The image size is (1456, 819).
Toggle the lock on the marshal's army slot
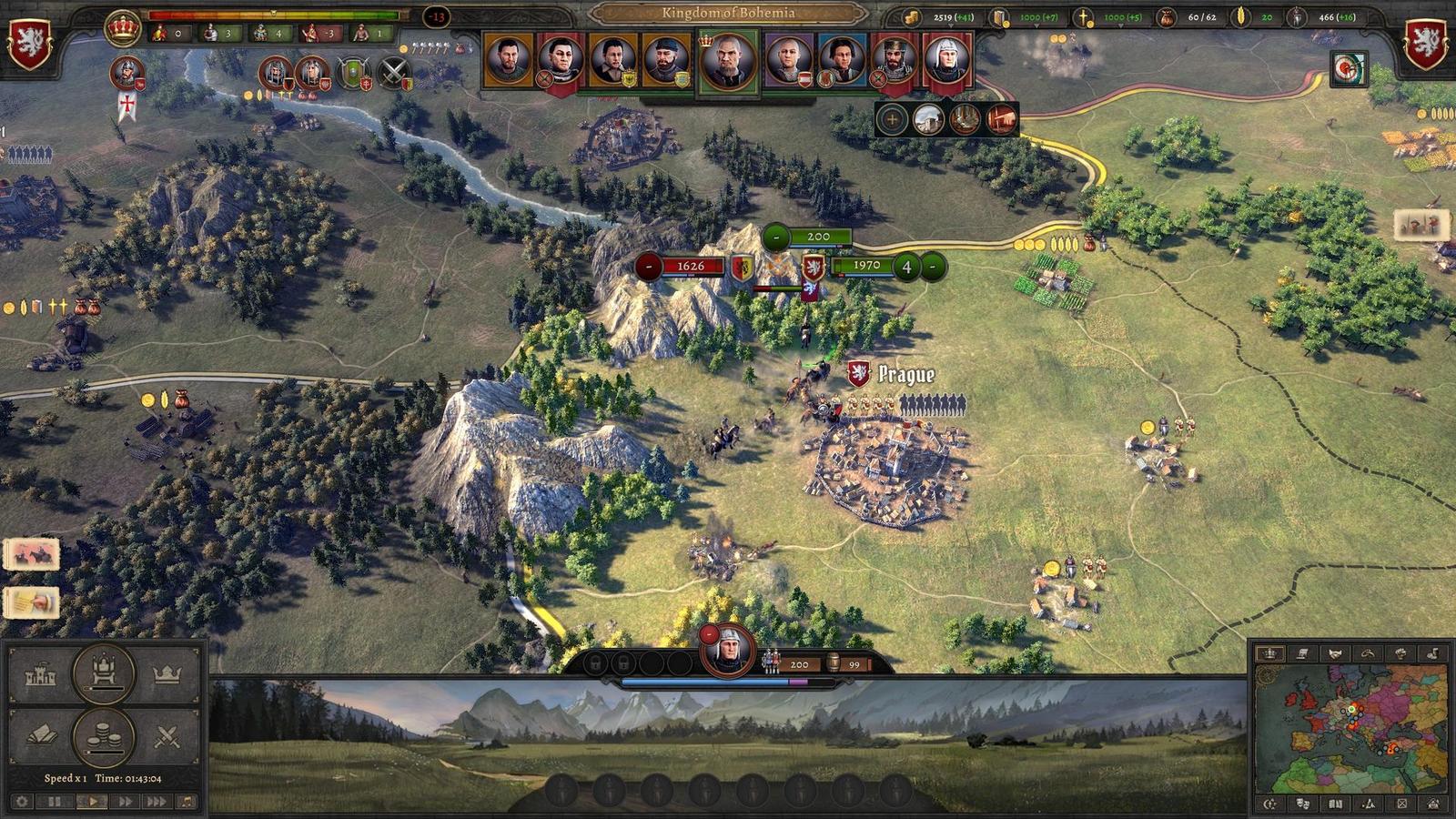595,662
